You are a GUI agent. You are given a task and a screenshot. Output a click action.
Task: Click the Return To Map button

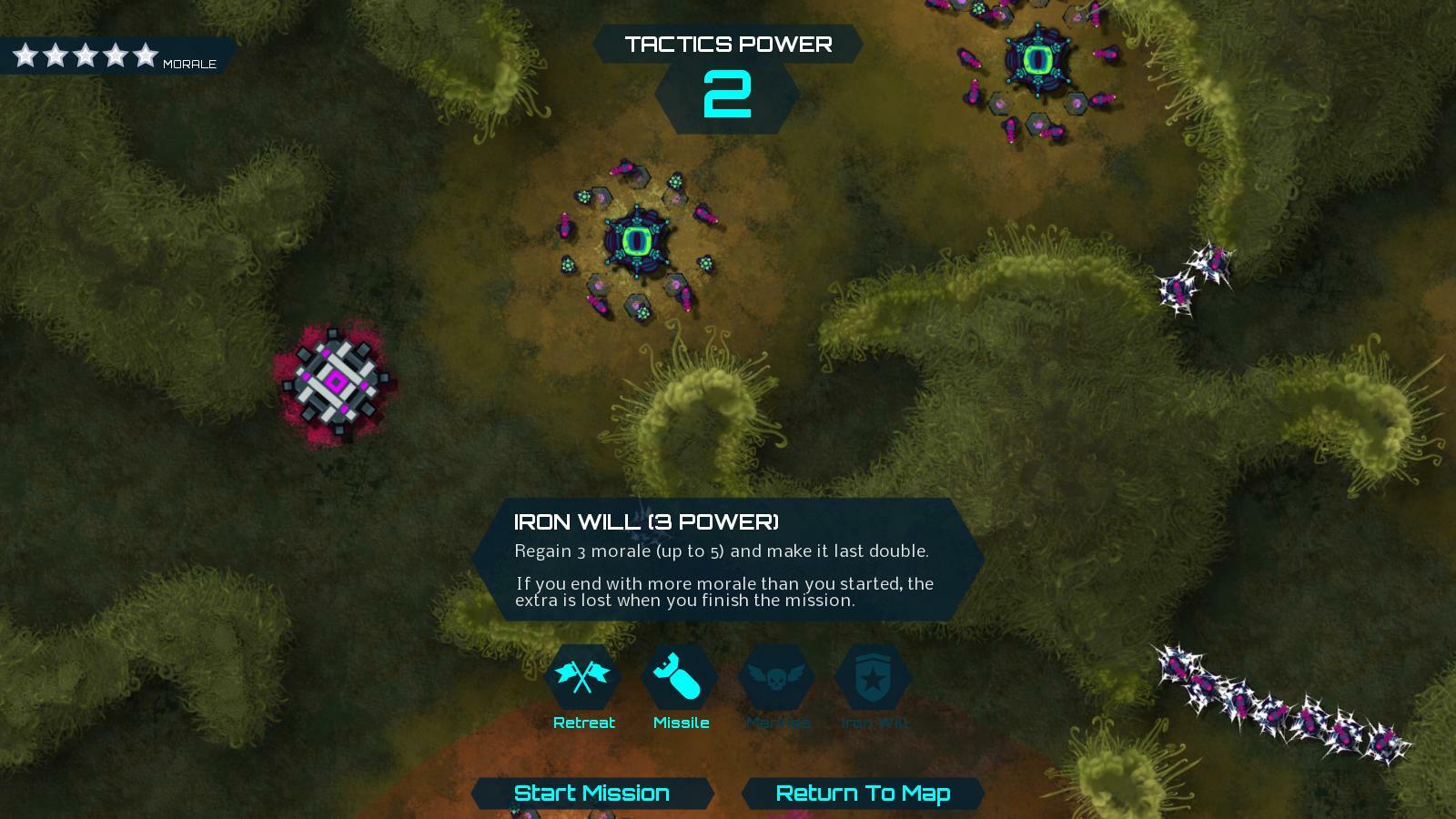[861, 793]
